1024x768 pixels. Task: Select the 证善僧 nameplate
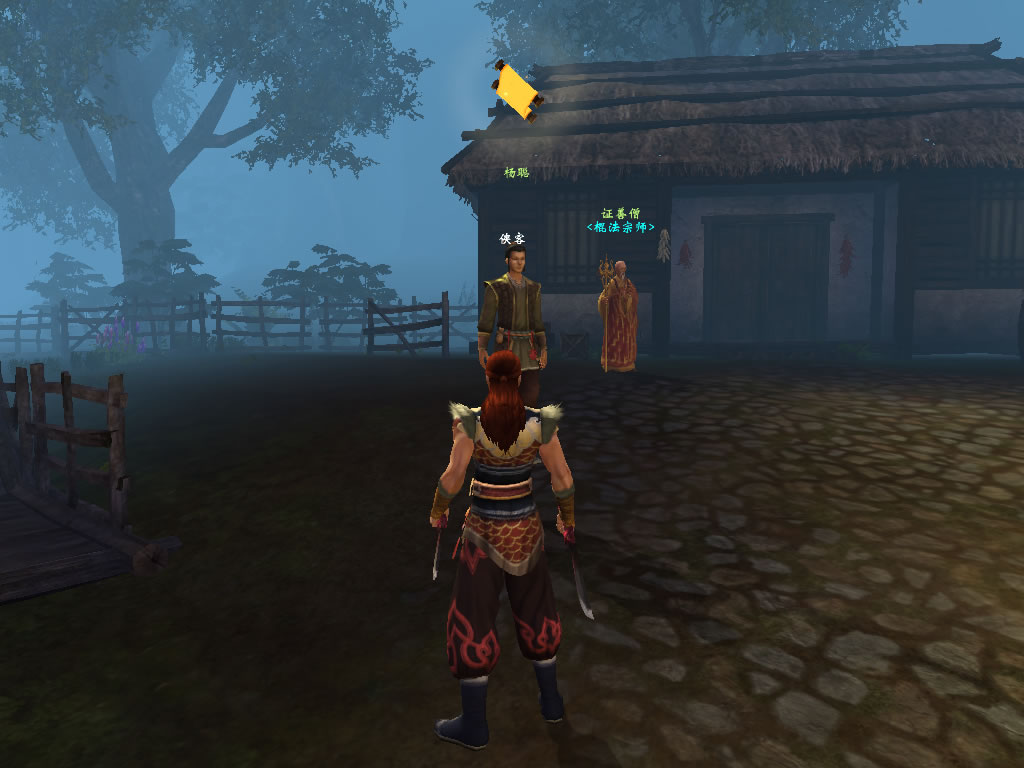click(x=620, y=213)
